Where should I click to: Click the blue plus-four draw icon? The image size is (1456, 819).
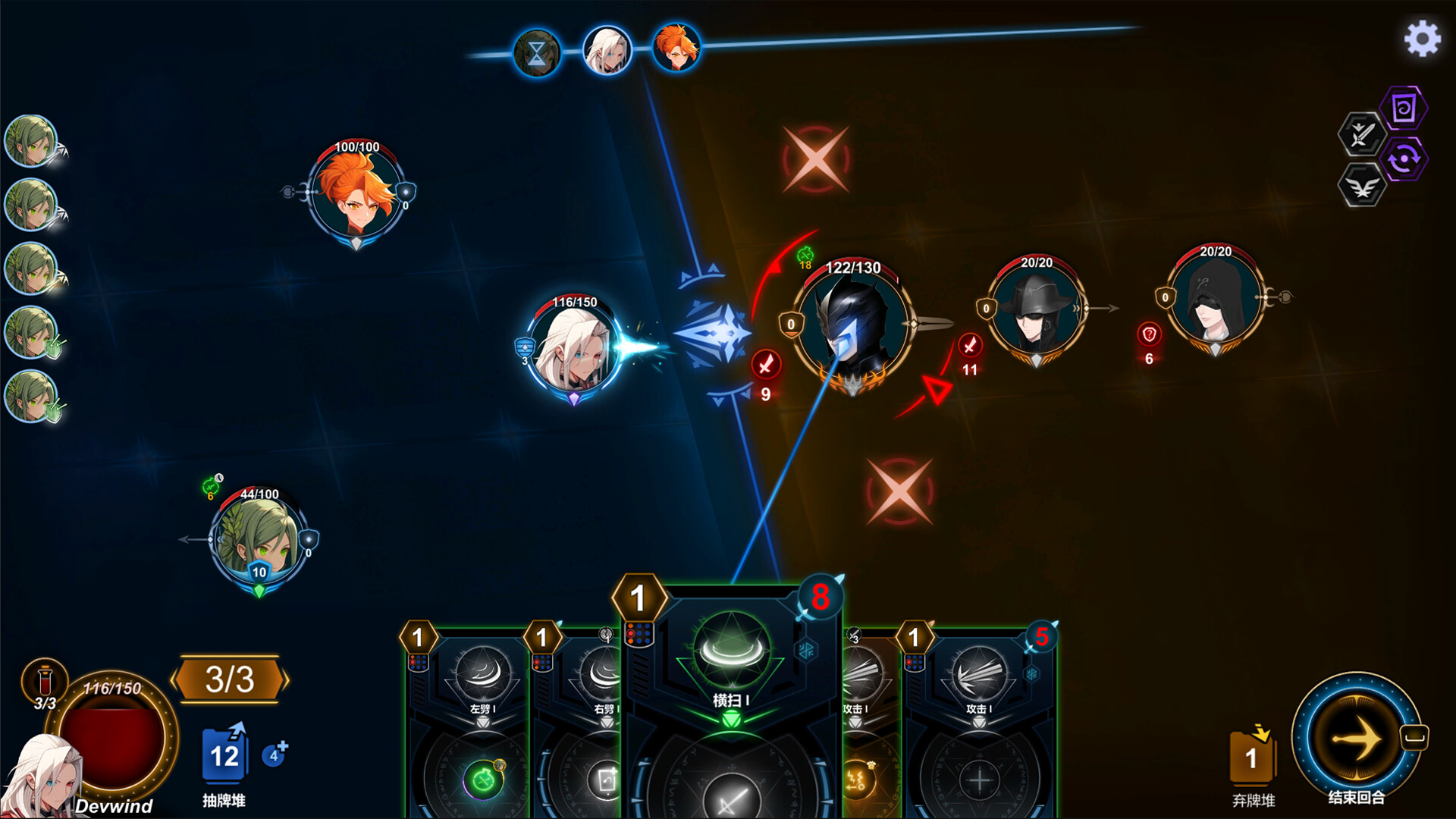click(x=275, y=755)
